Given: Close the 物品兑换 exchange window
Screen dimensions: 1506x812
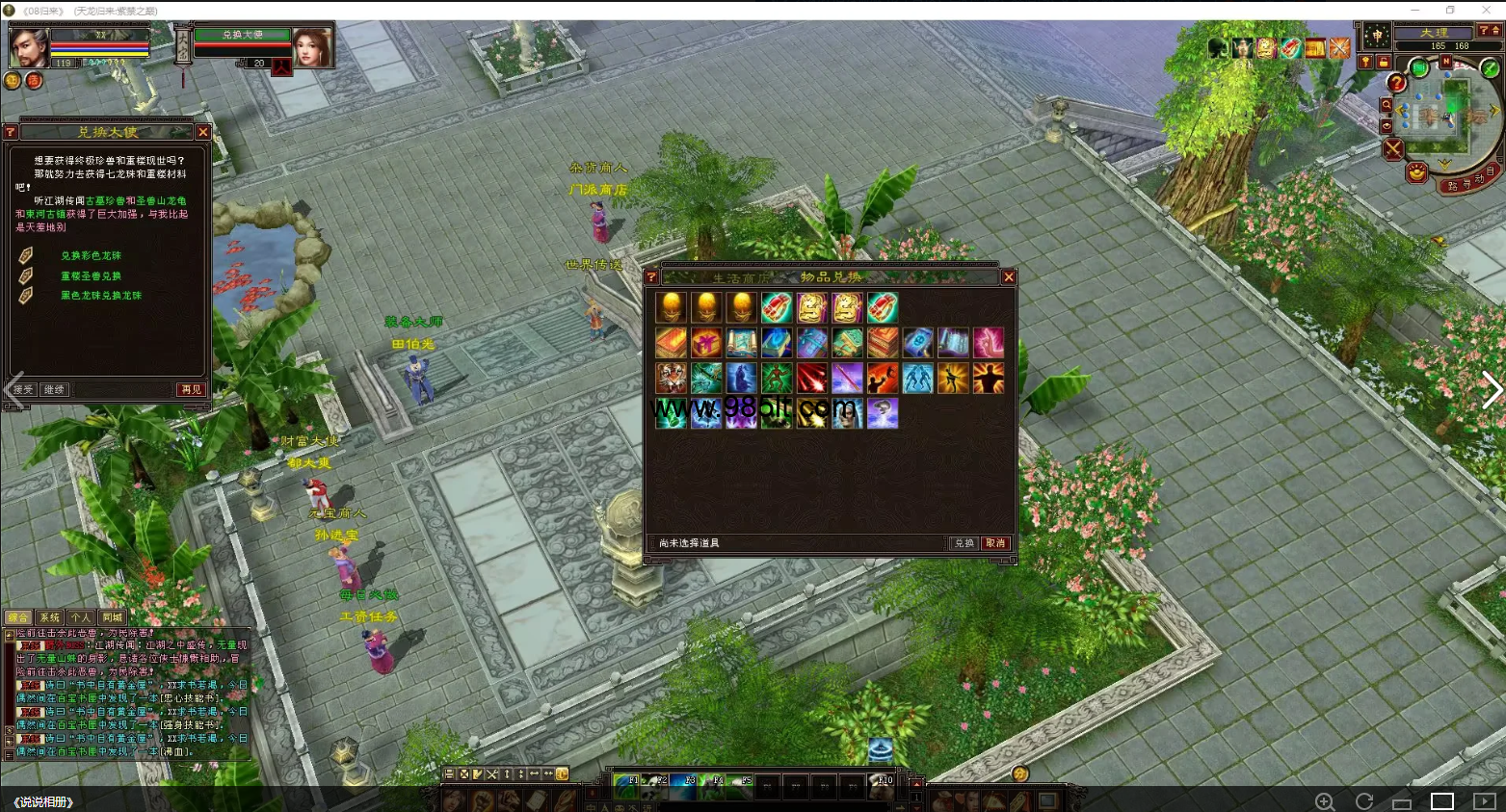Looking at the screenshot, I should (1009, 277).
